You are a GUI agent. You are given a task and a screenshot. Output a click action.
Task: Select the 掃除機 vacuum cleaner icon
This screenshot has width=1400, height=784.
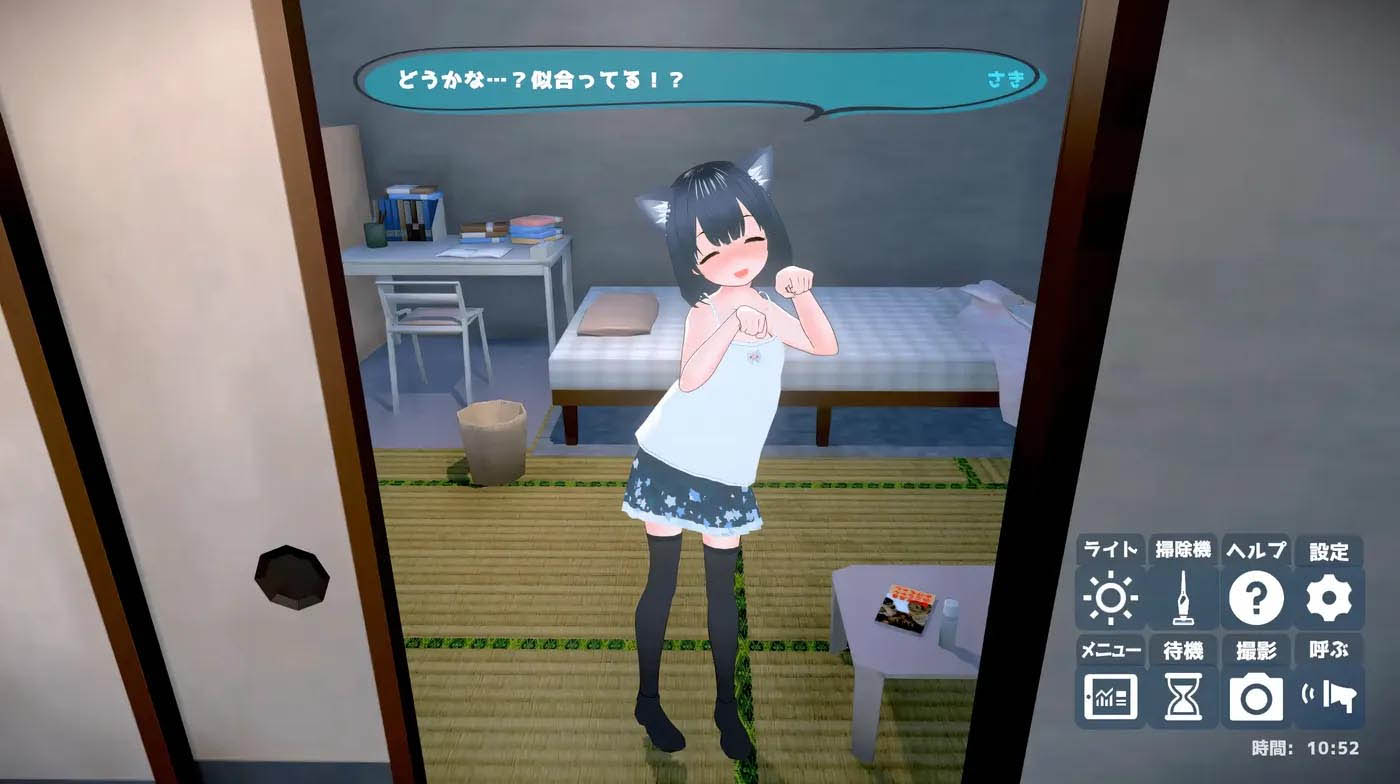pos(1185,596)
